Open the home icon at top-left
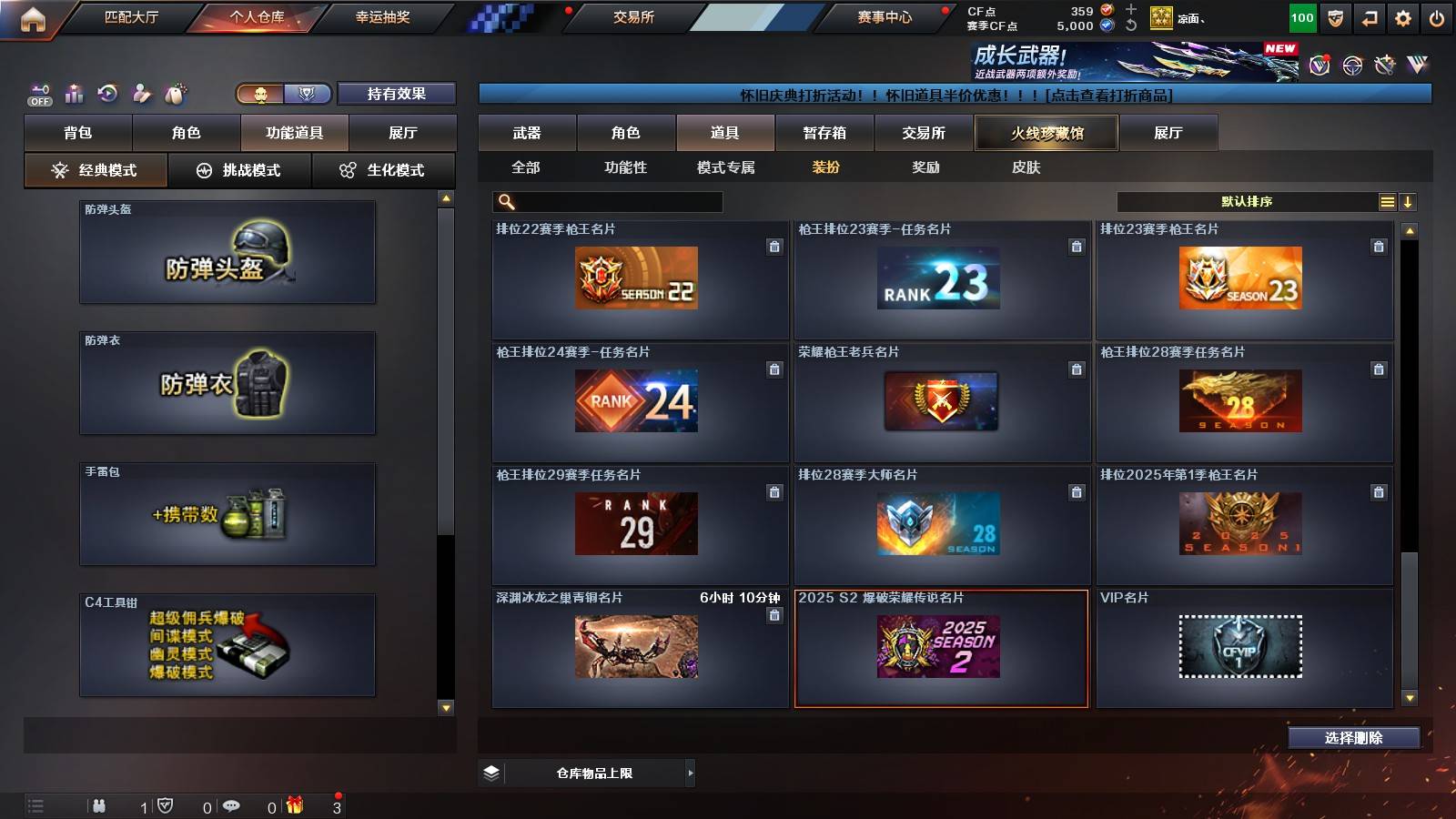Screen dimensions: 1456x819 click(34, 17)
